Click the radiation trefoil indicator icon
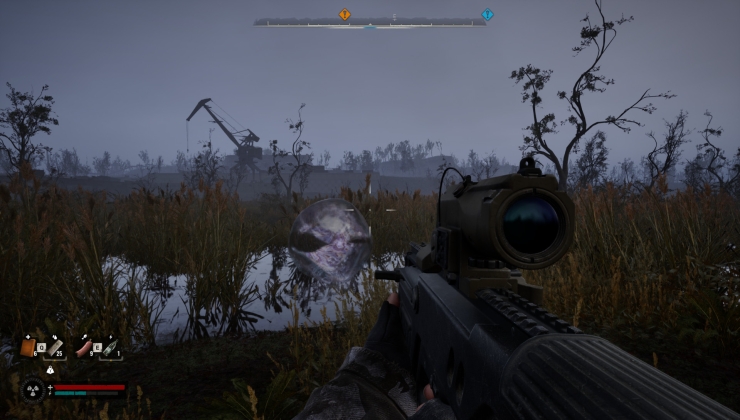 (32, 388)
